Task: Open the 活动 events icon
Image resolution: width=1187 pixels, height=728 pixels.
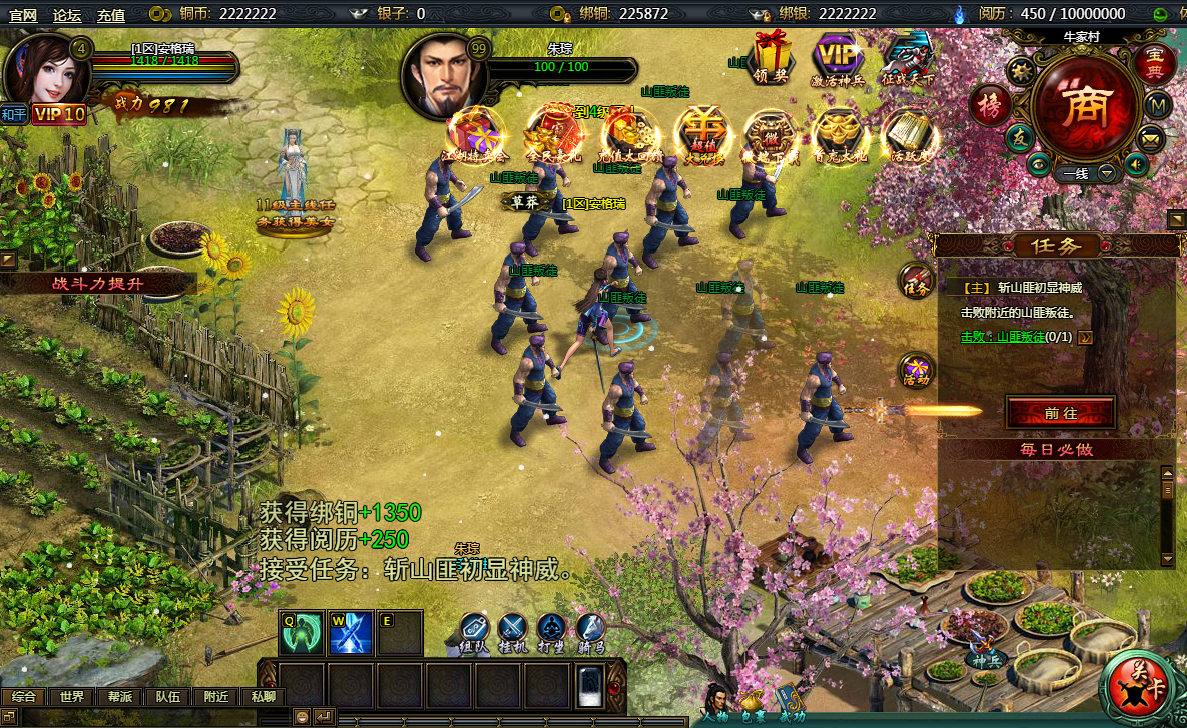Action: click(916, 370)
